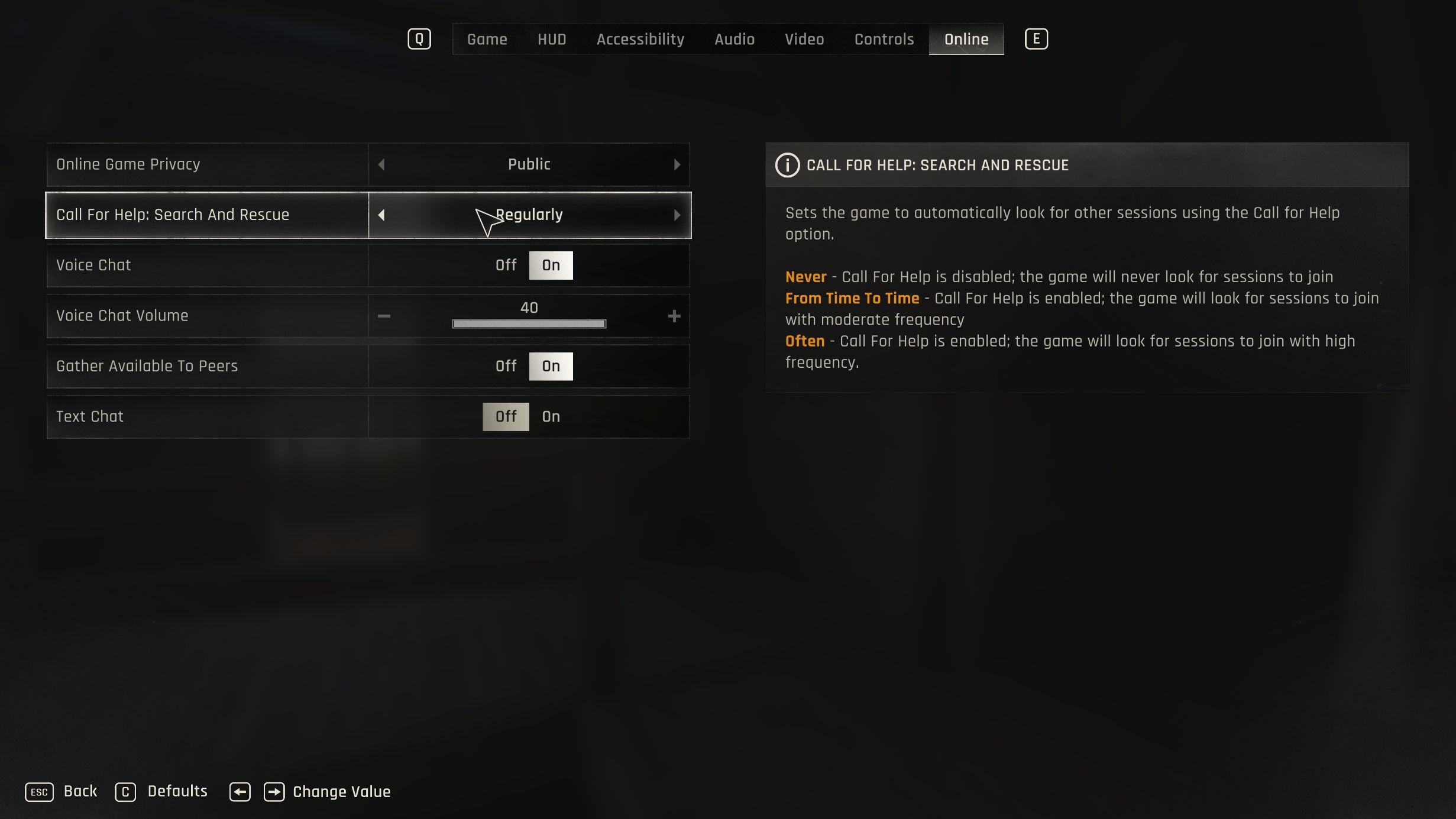
Task: Click right arrow on Call For Help setting
Action: (677, 215)
